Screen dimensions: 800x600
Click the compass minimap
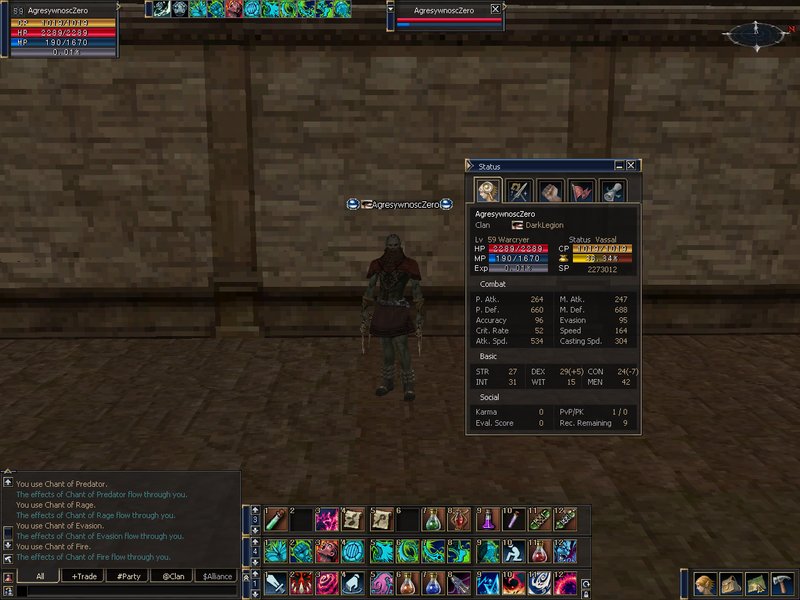756,34
